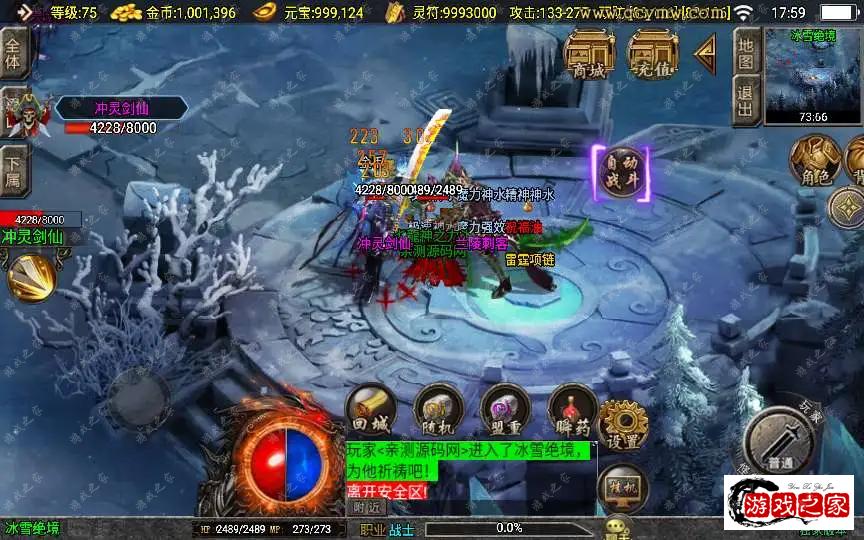Open the 地图 map tab
Image resolution: width=864 pixels, height=540 pixels.
[x=745, y=52]
